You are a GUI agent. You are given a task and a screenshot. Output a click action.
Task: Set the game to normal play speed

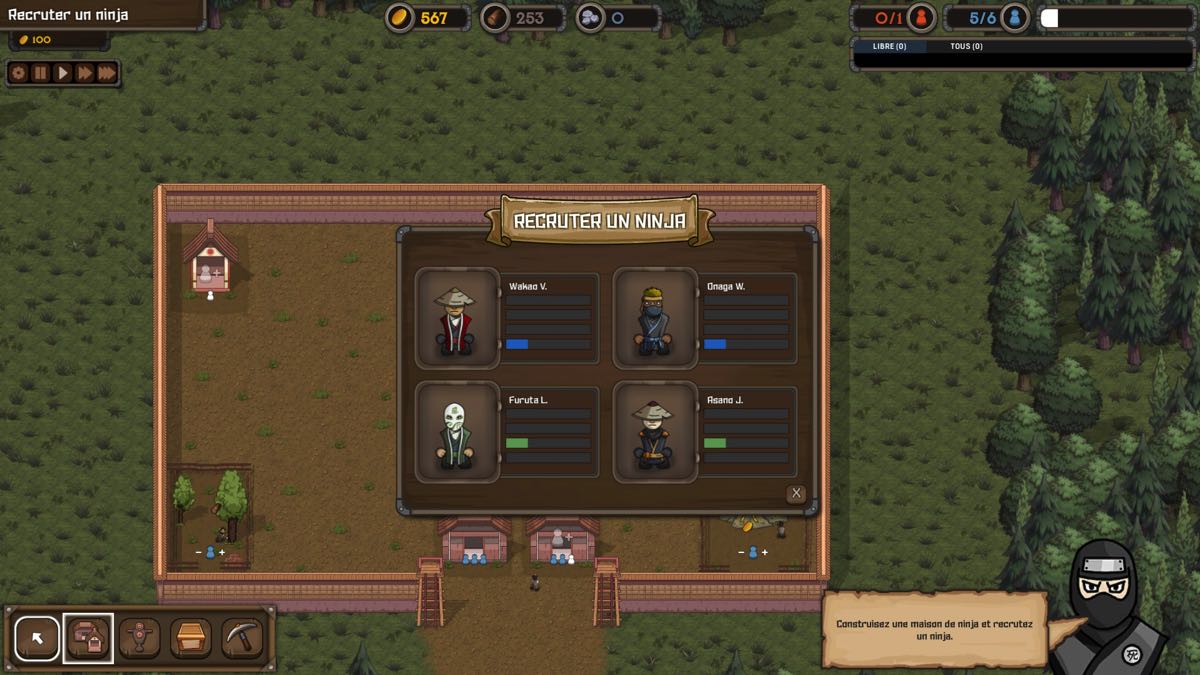(62, 73)
